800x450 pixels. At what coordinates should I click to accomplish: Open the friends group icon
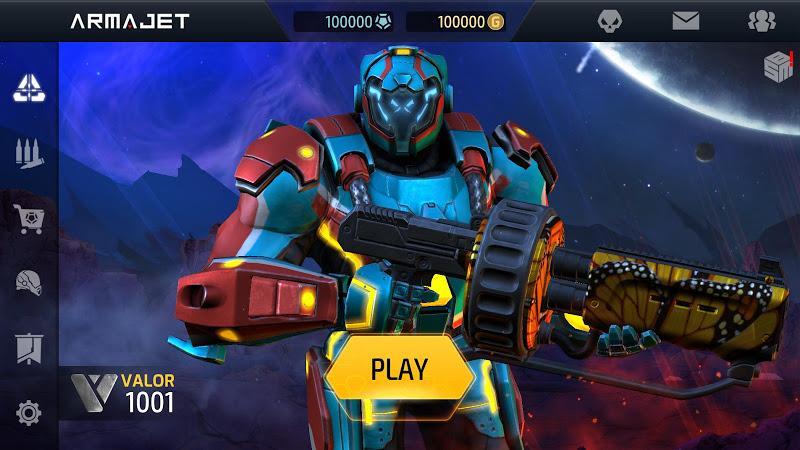(761, 21)
